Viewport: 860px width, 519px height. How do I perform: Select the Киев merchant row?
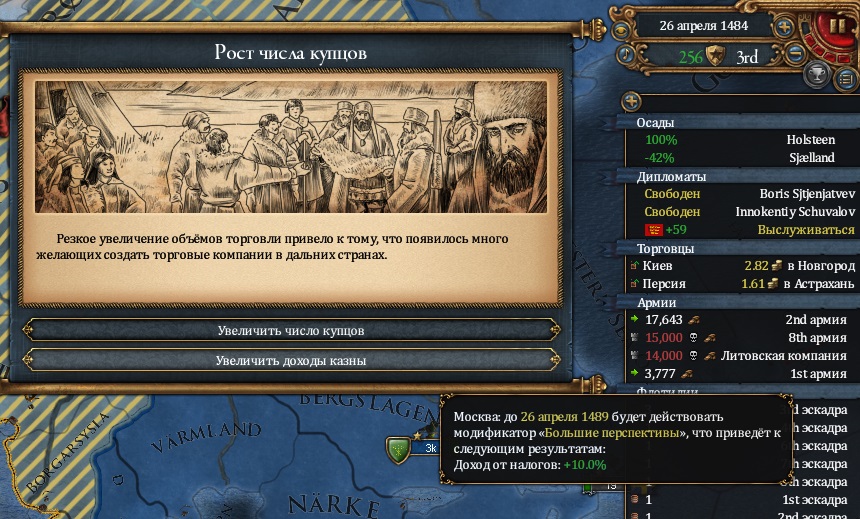pos(740,266)
